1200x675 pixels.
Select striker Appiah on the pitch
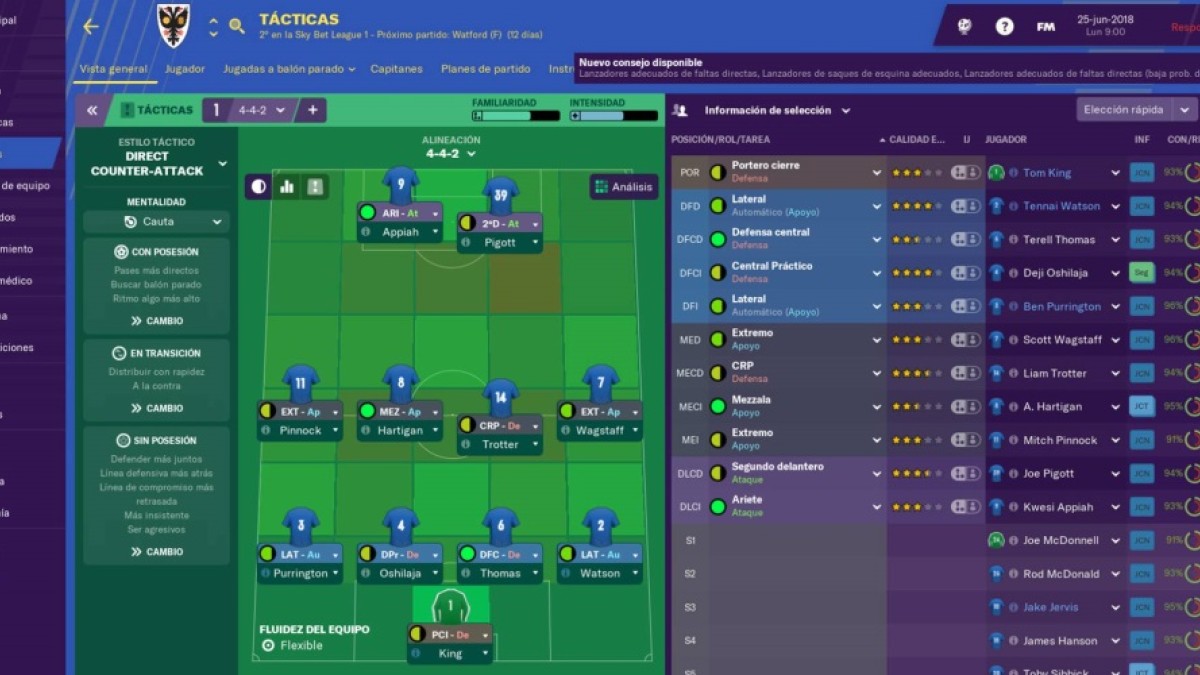(400, 231)
